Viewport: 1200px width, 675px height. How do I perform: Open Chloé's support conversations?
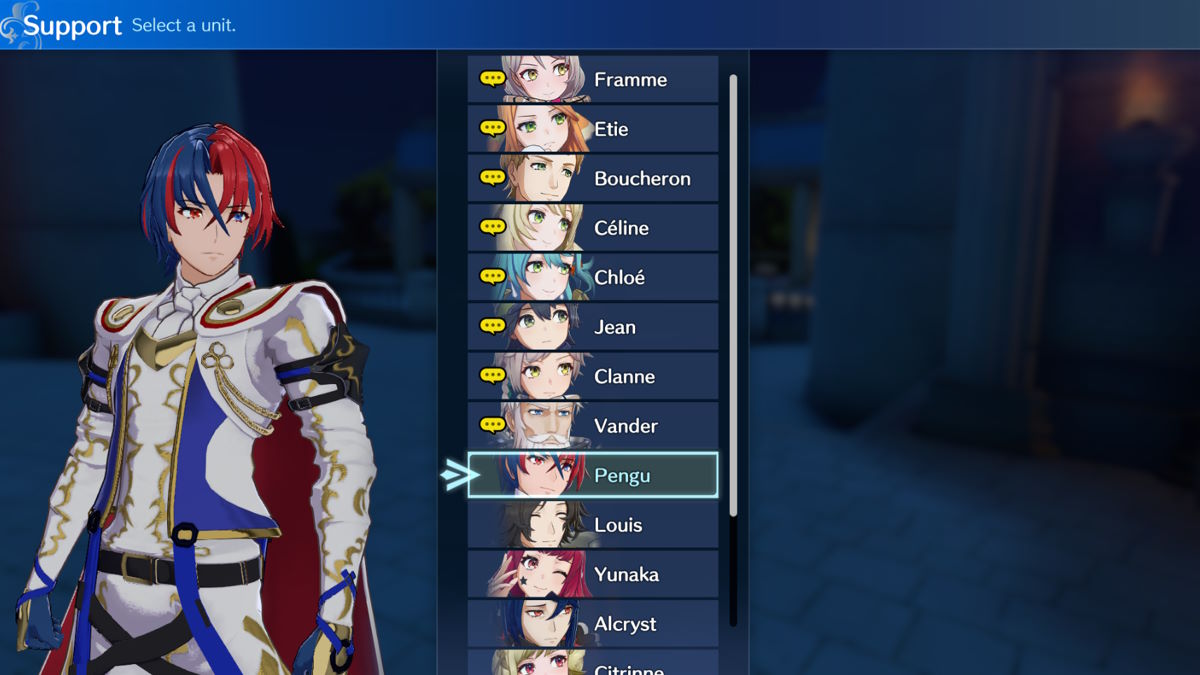(593, 277)
